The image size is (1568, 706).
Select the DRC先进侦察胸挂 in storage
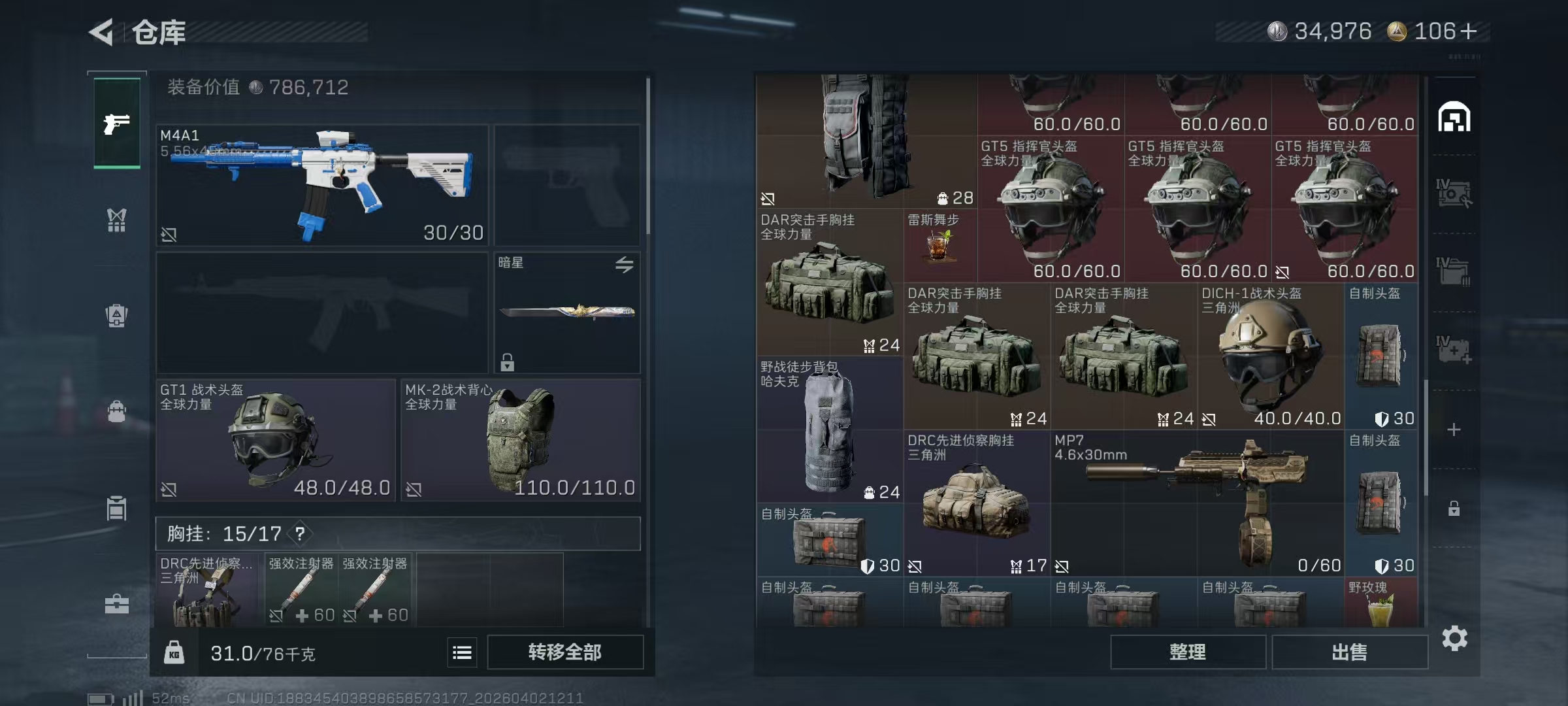[977, 502]
